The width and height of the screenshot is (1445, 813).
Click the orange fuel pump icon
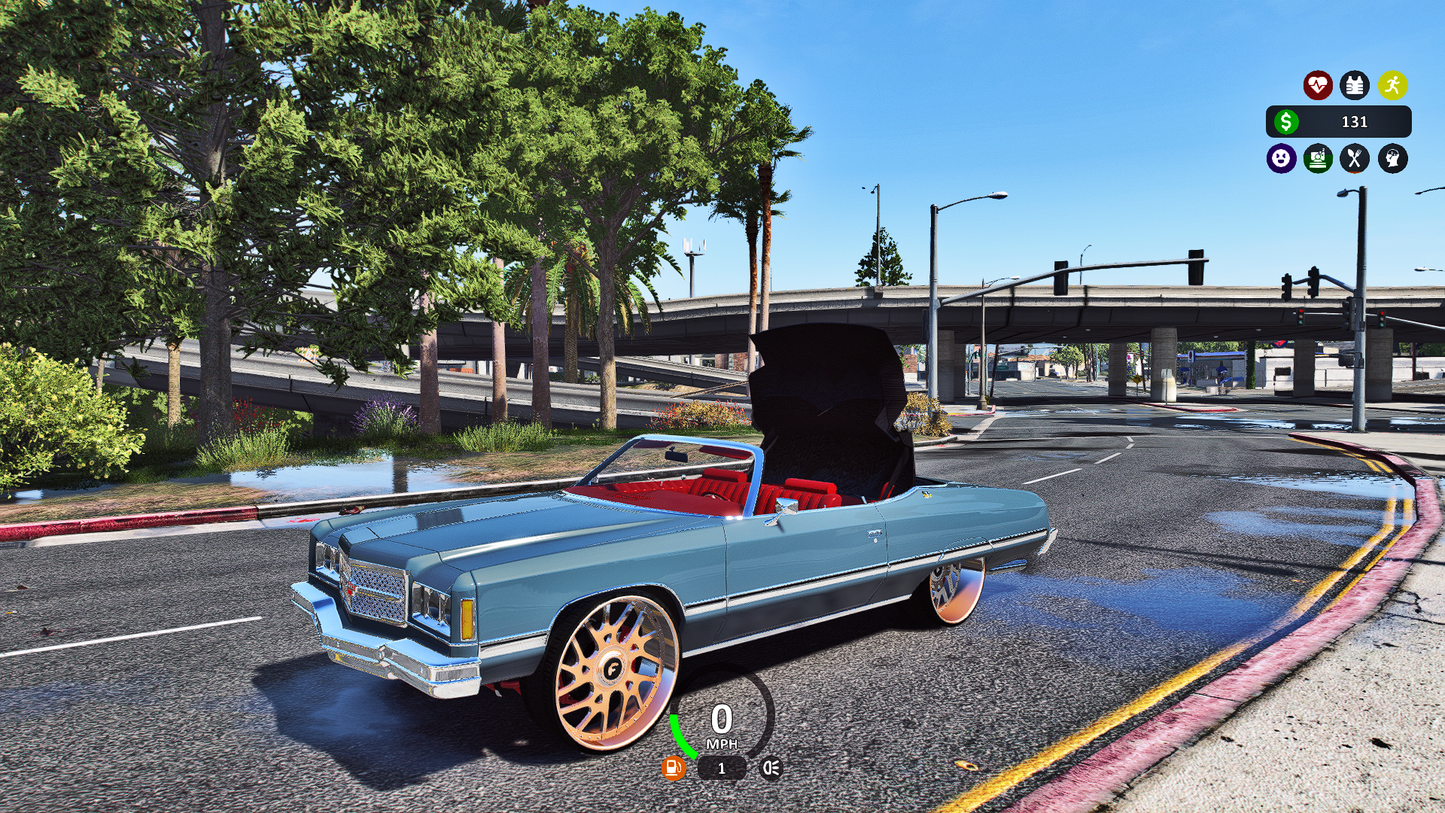pyautogui.click(x=674, y=768)
